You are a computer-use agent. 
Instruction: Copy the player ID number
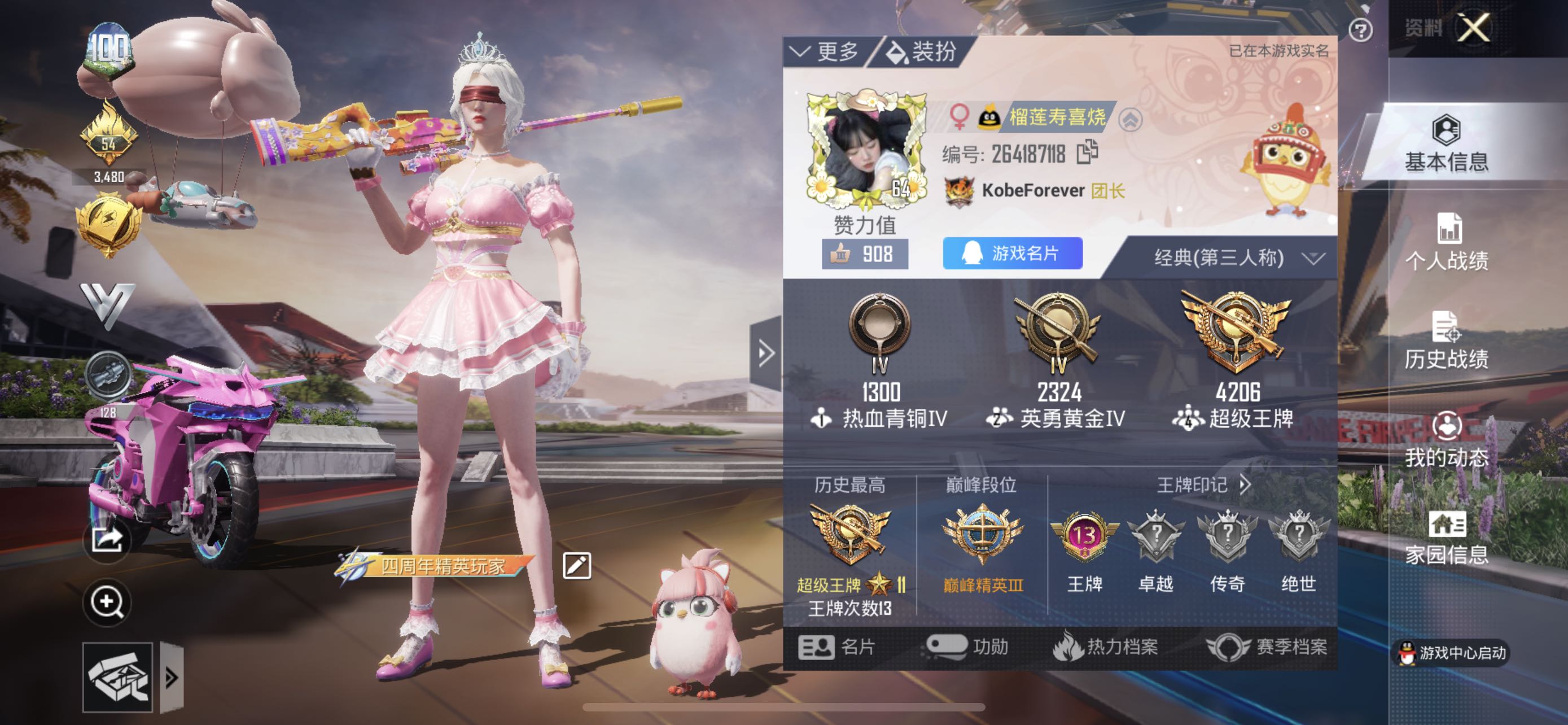click(1087, 152)
